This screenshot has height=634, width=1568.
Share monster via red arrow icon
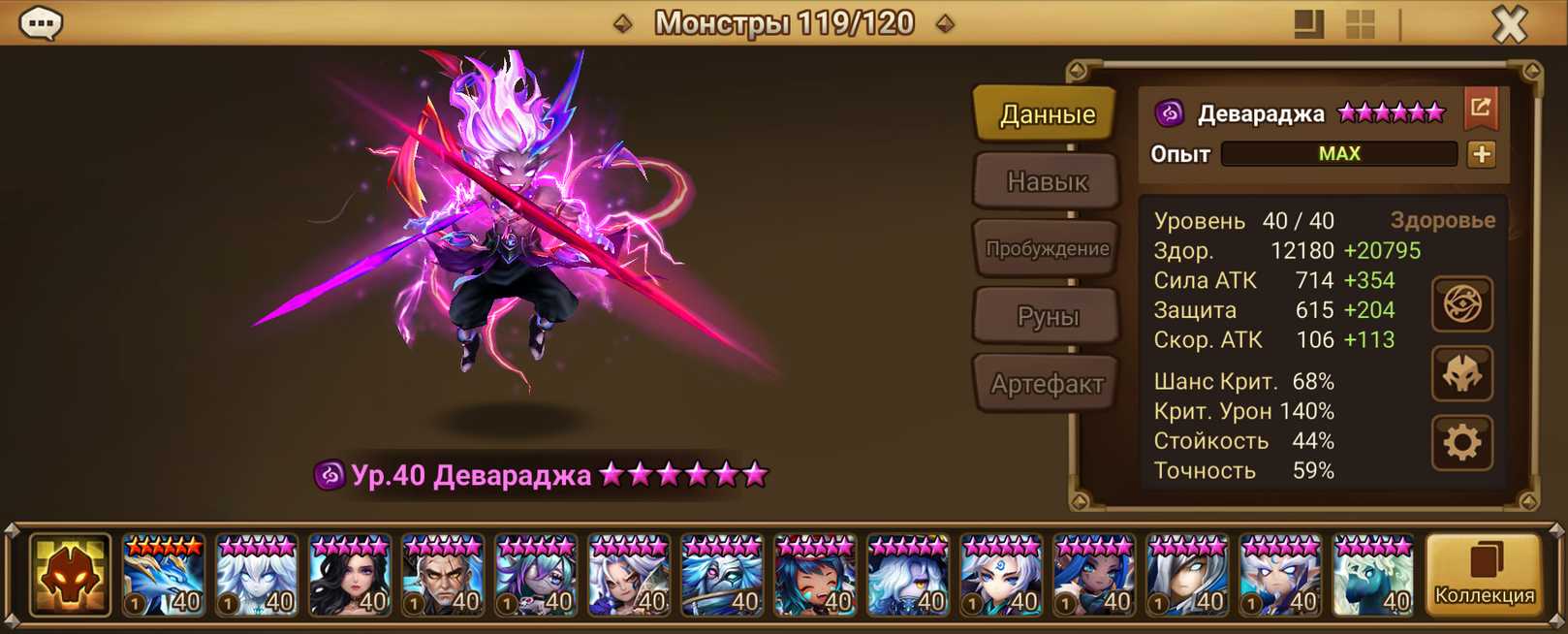(x=1481, y=109)
